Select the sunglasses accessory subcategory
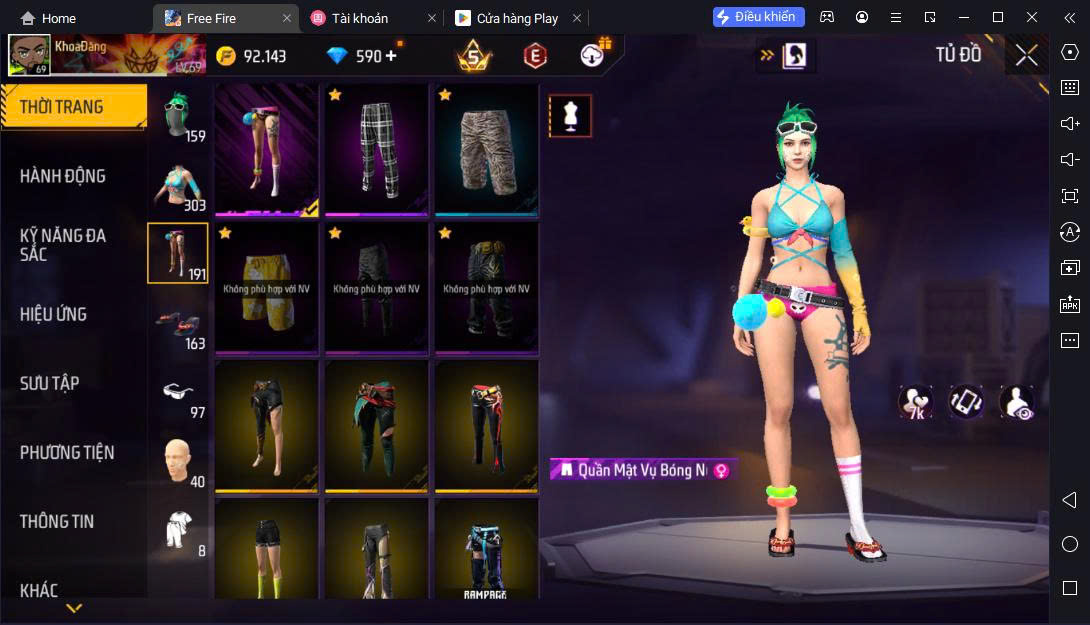The height and width of the screenshot is (625, 1090). pos(178,392)
